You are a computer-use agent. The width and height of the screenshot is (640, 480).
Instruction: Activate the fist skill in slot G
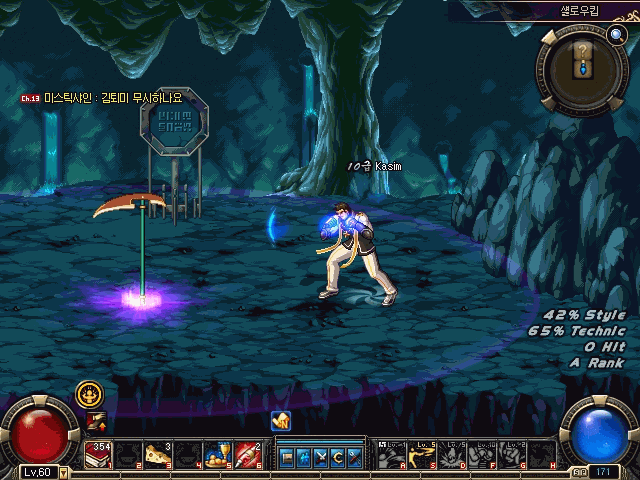coord(511,455)
